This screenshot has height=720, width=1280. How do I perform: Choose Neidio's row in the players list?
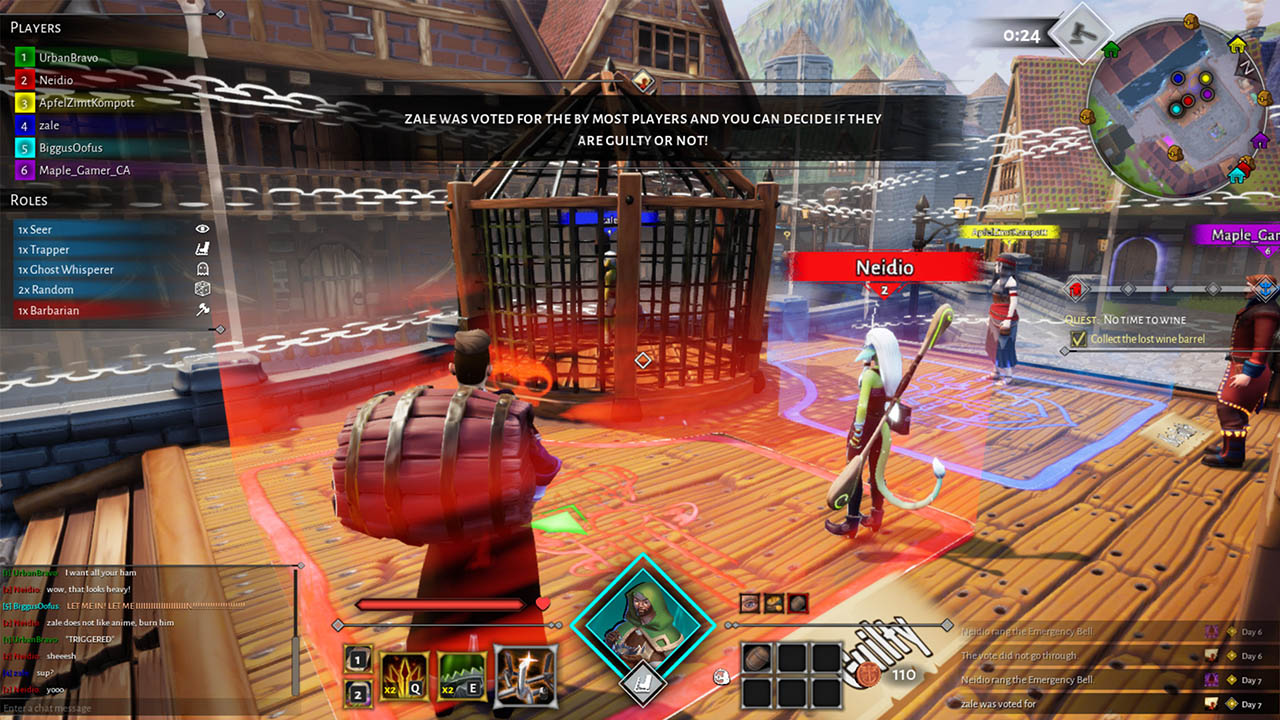[56, 80]
